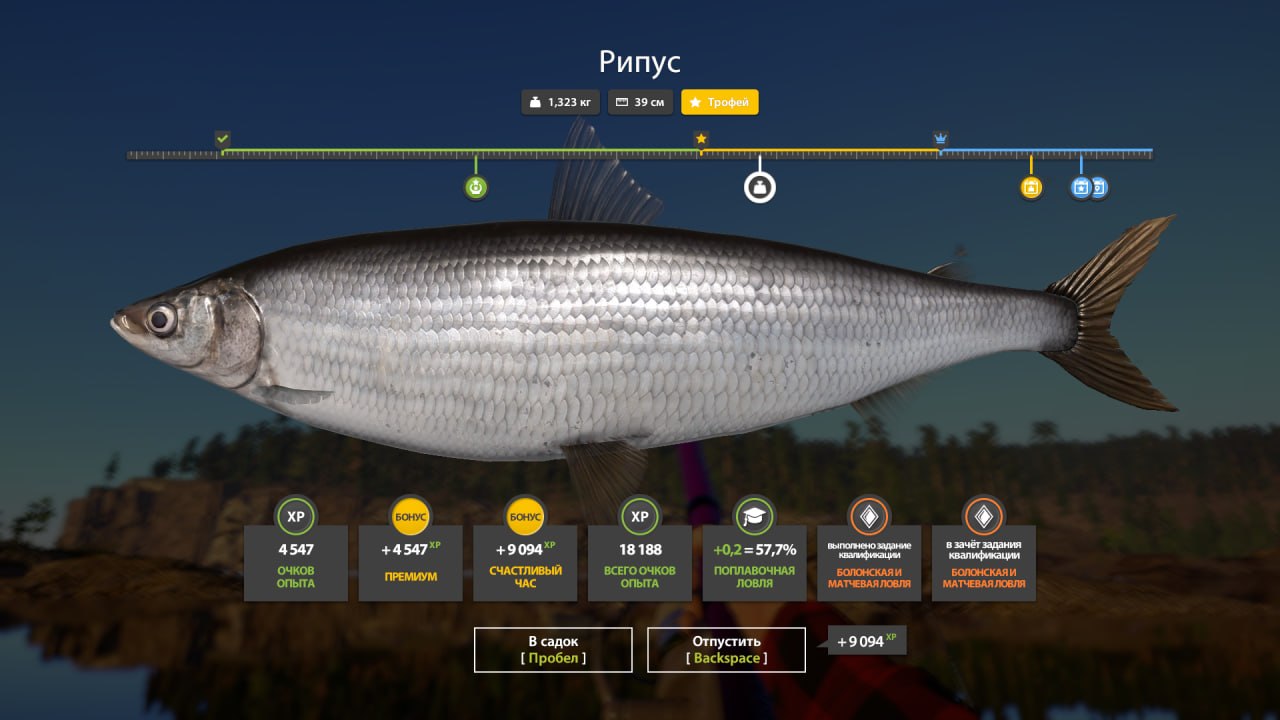Click the green checkmark marker on the ruler
1280x720 pixels.
coord(224,138)
